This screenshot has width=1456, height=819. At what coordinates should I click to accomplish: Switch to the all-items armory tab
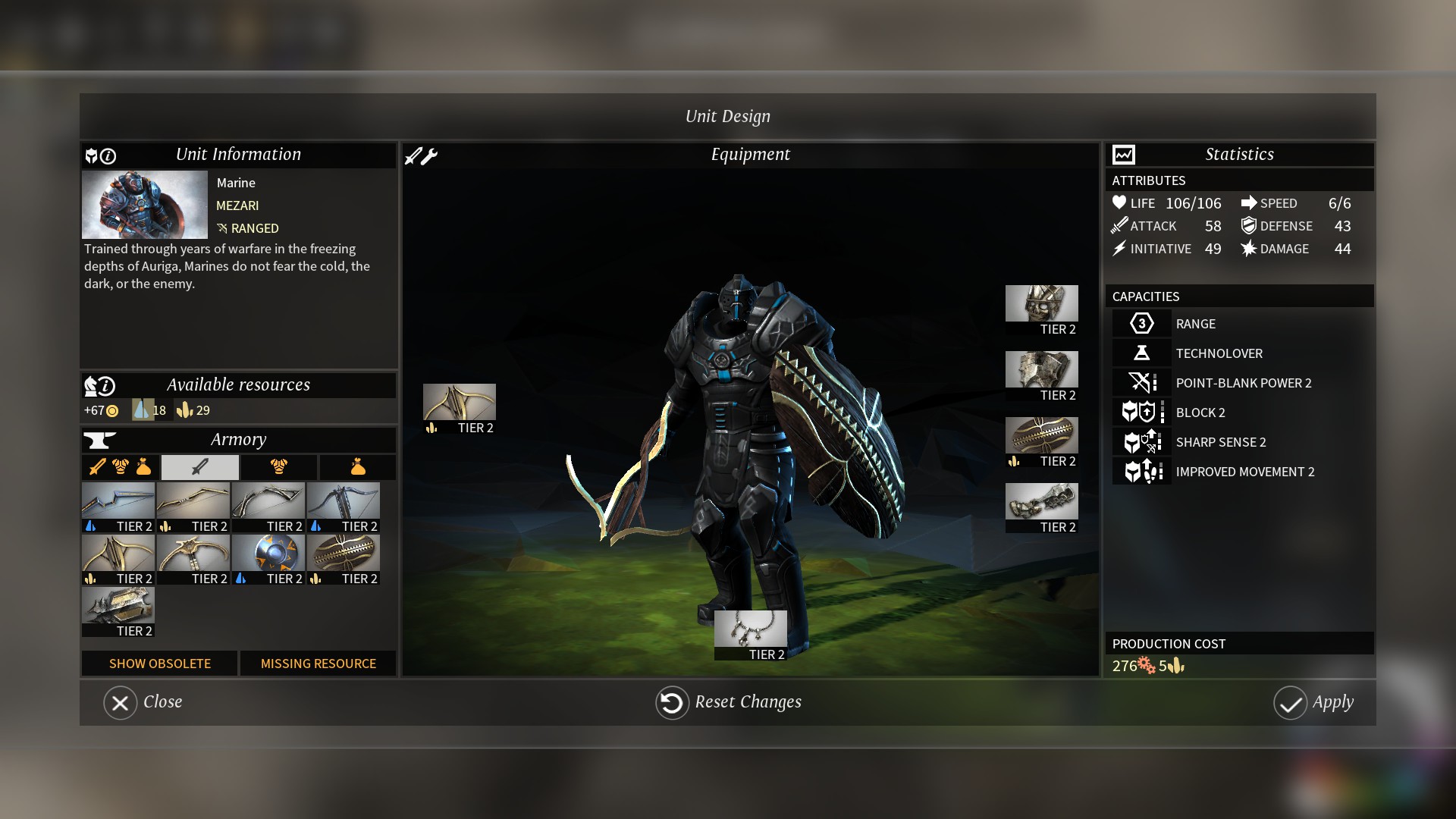coord(121,467)
